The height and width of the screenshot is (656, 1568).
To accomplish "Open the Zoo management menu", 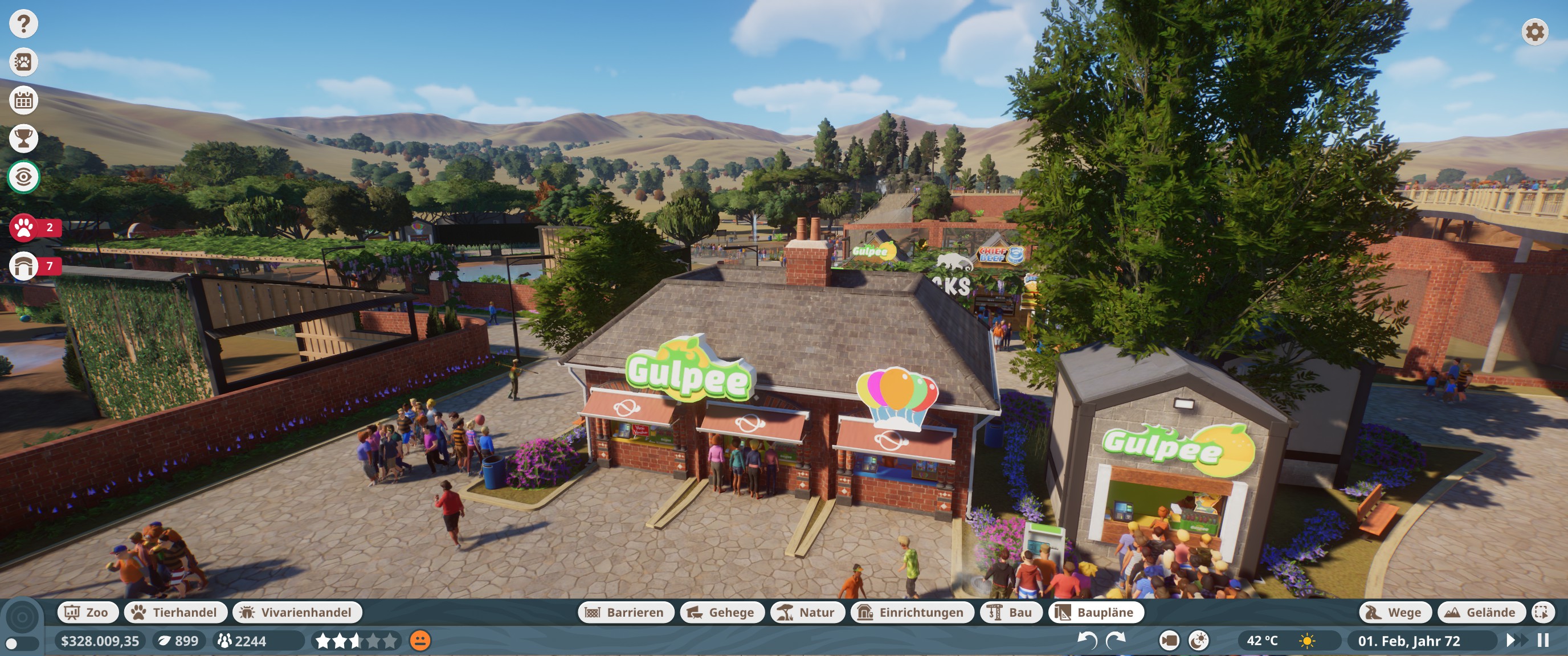I will 86,612.
